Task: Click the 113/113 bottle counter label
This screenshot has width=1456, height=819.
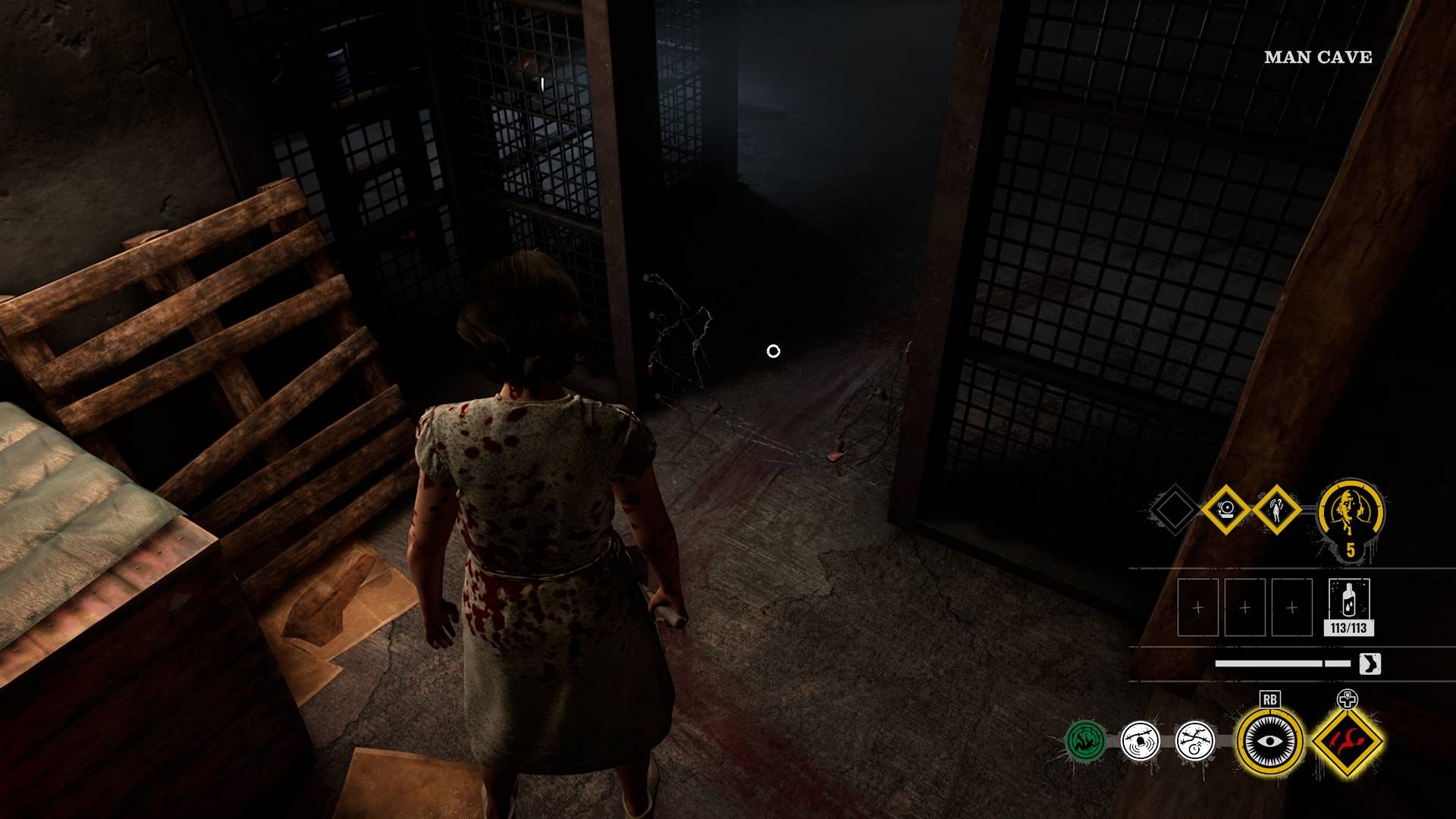Action: click(x=1348, y=627)
